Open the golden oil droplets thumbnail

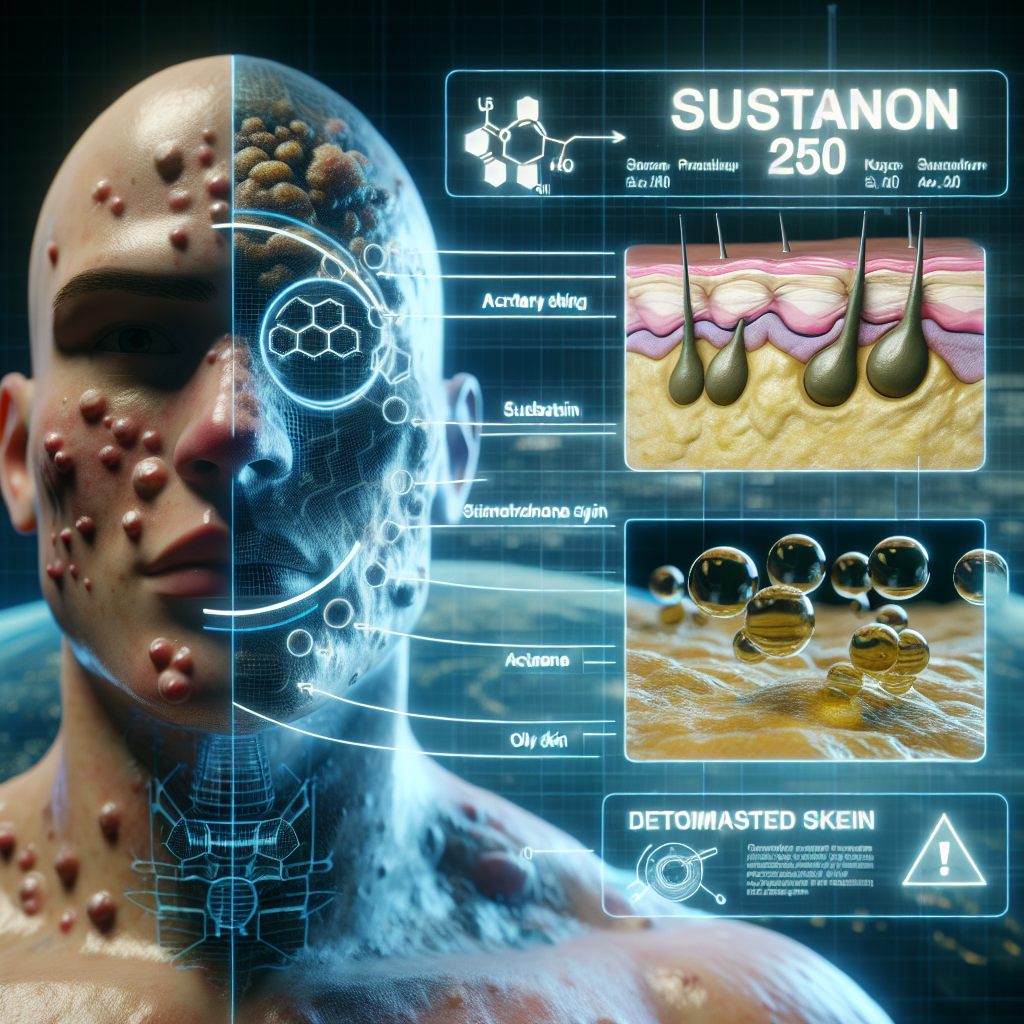click(x=803, y=640)
